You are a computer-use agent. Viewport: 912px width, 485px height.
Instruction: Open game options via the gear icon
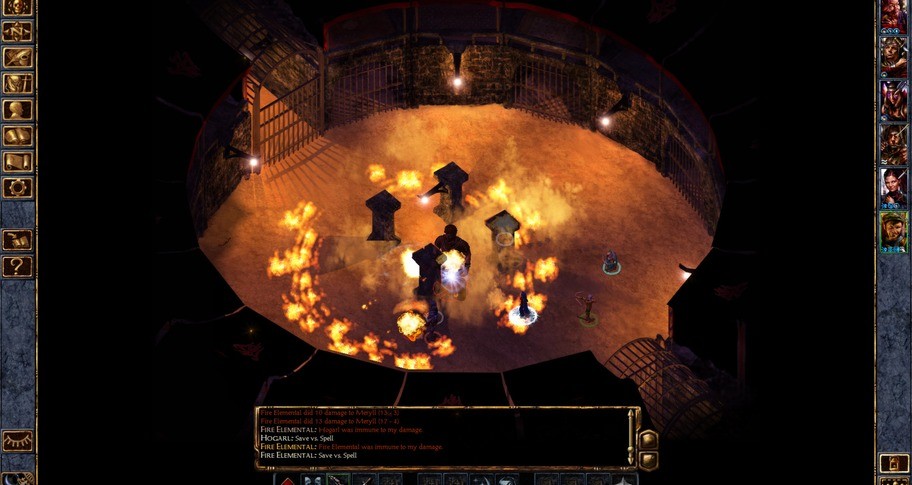click(x=18, y=187)
